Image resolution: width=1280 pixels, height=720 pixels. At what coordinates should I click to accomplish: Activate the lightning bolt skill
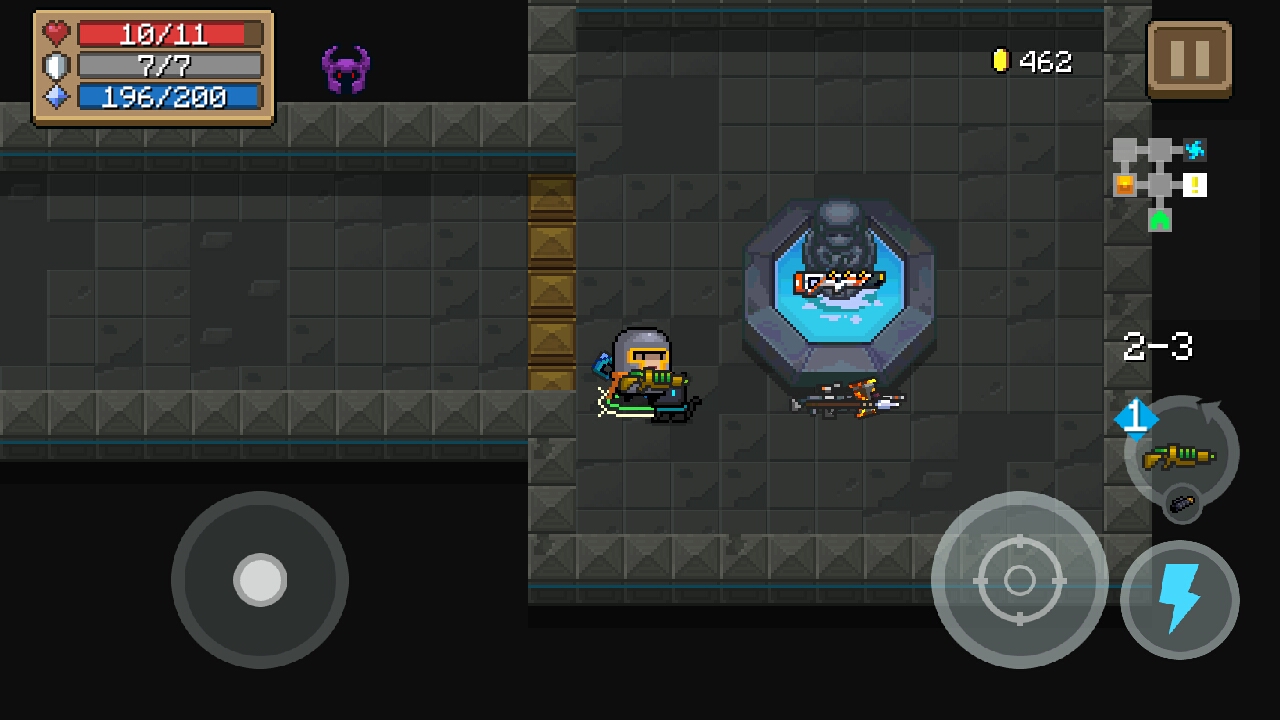(x=1180, y=599)
